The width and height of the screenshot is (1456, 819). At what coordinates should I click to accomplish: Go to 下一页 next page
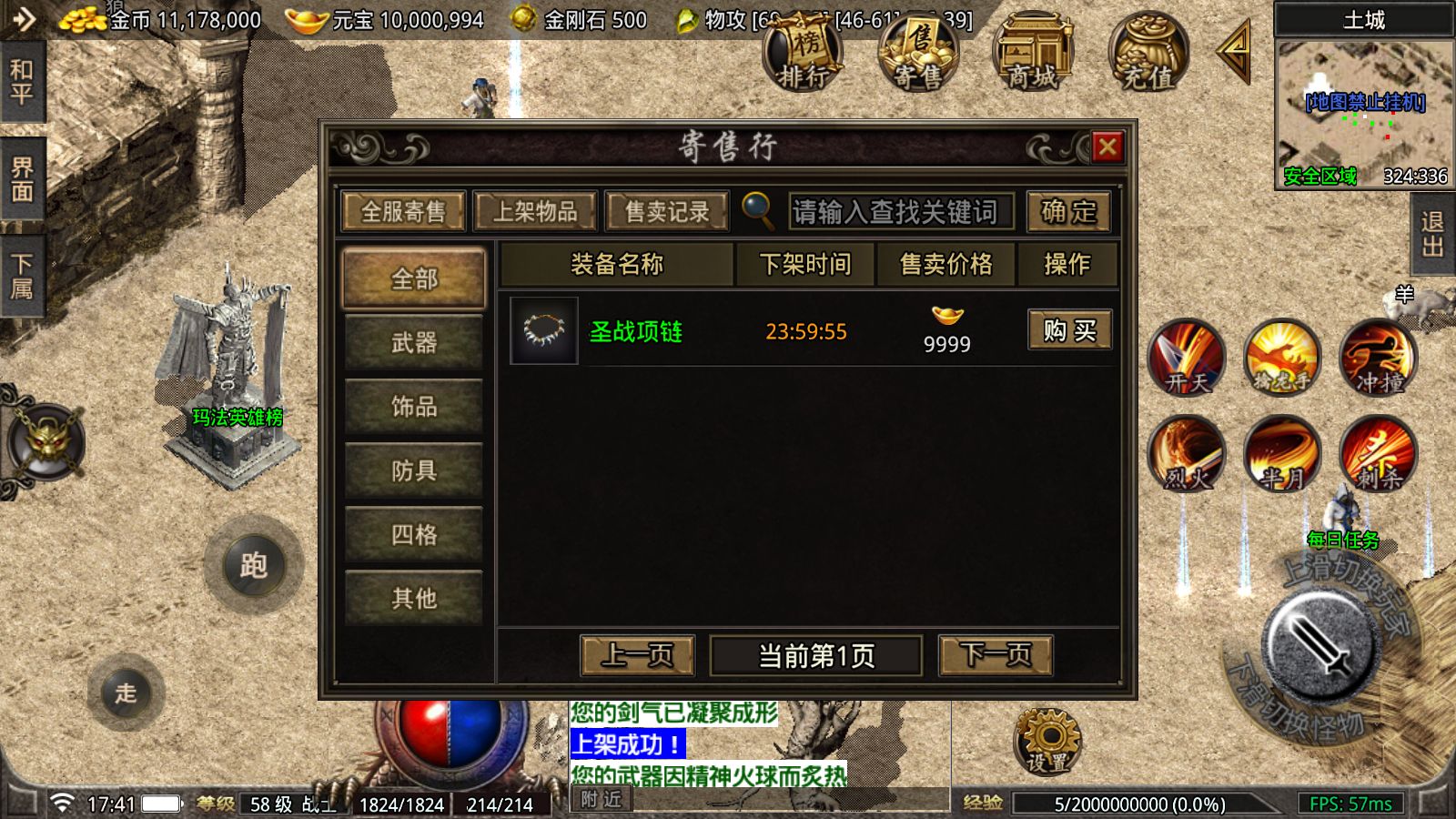(994, 653)
